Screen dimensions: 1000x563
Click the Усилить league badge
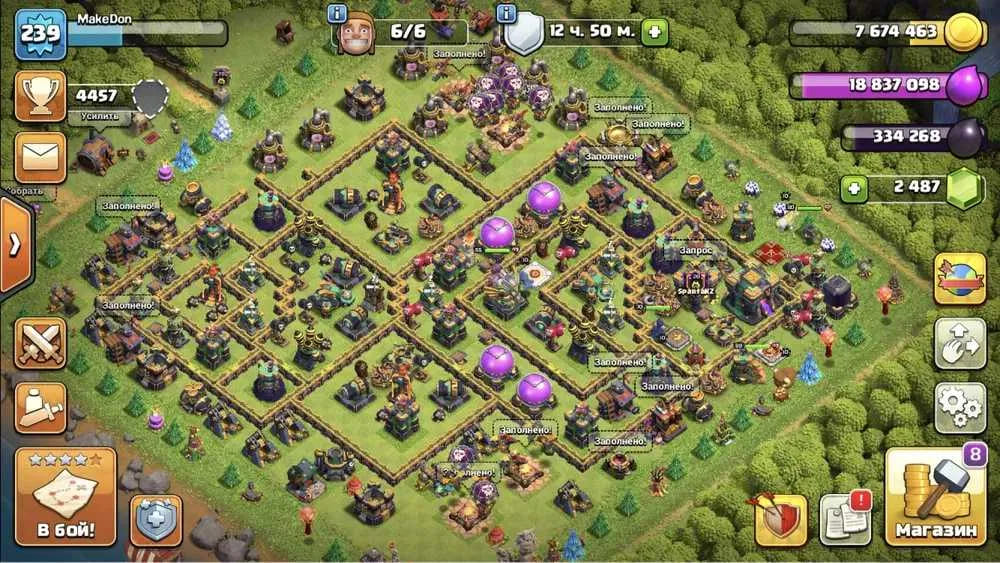[x=149, y=98]
